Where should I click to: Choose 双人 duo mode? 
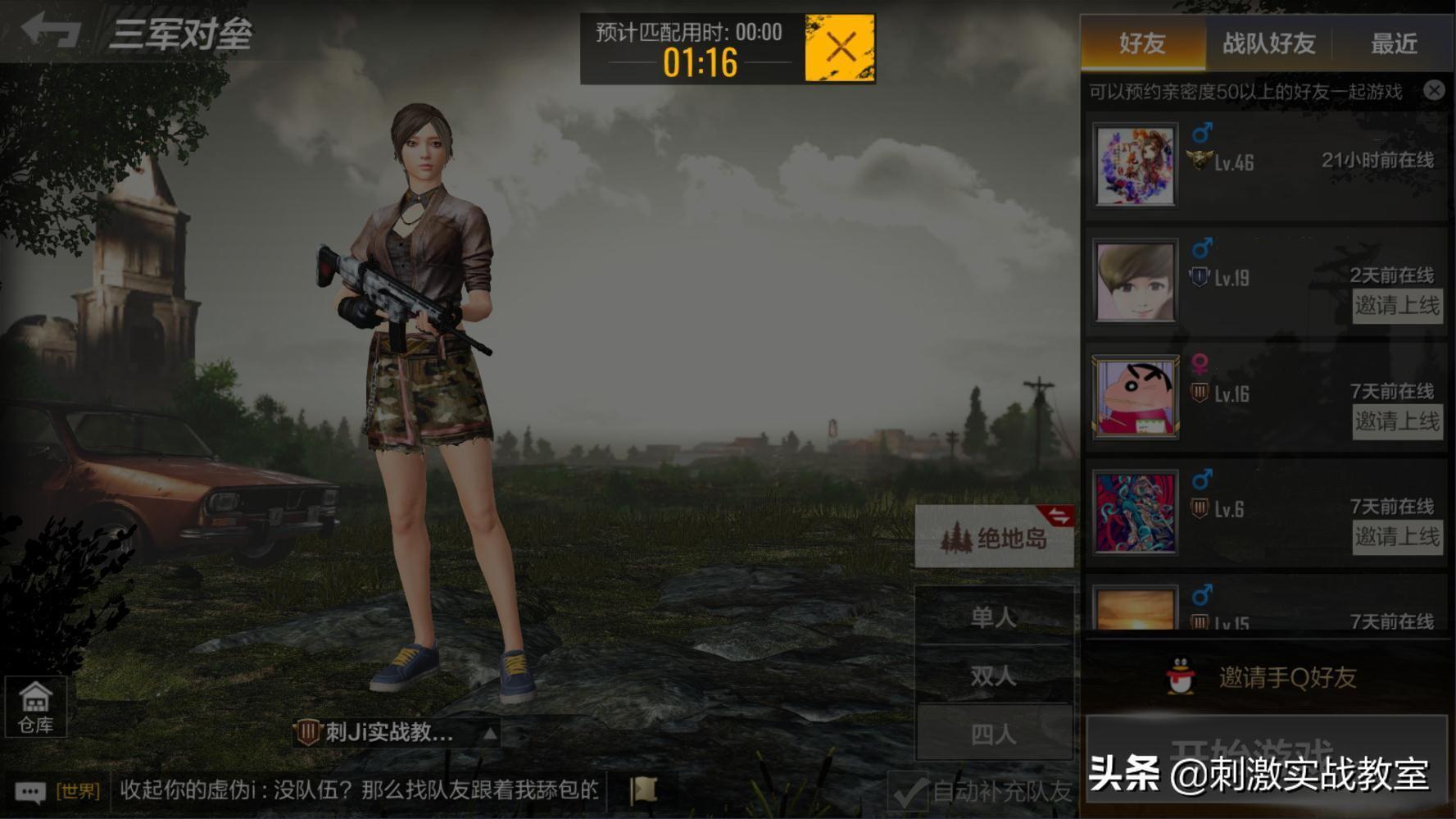pos(994,676)
